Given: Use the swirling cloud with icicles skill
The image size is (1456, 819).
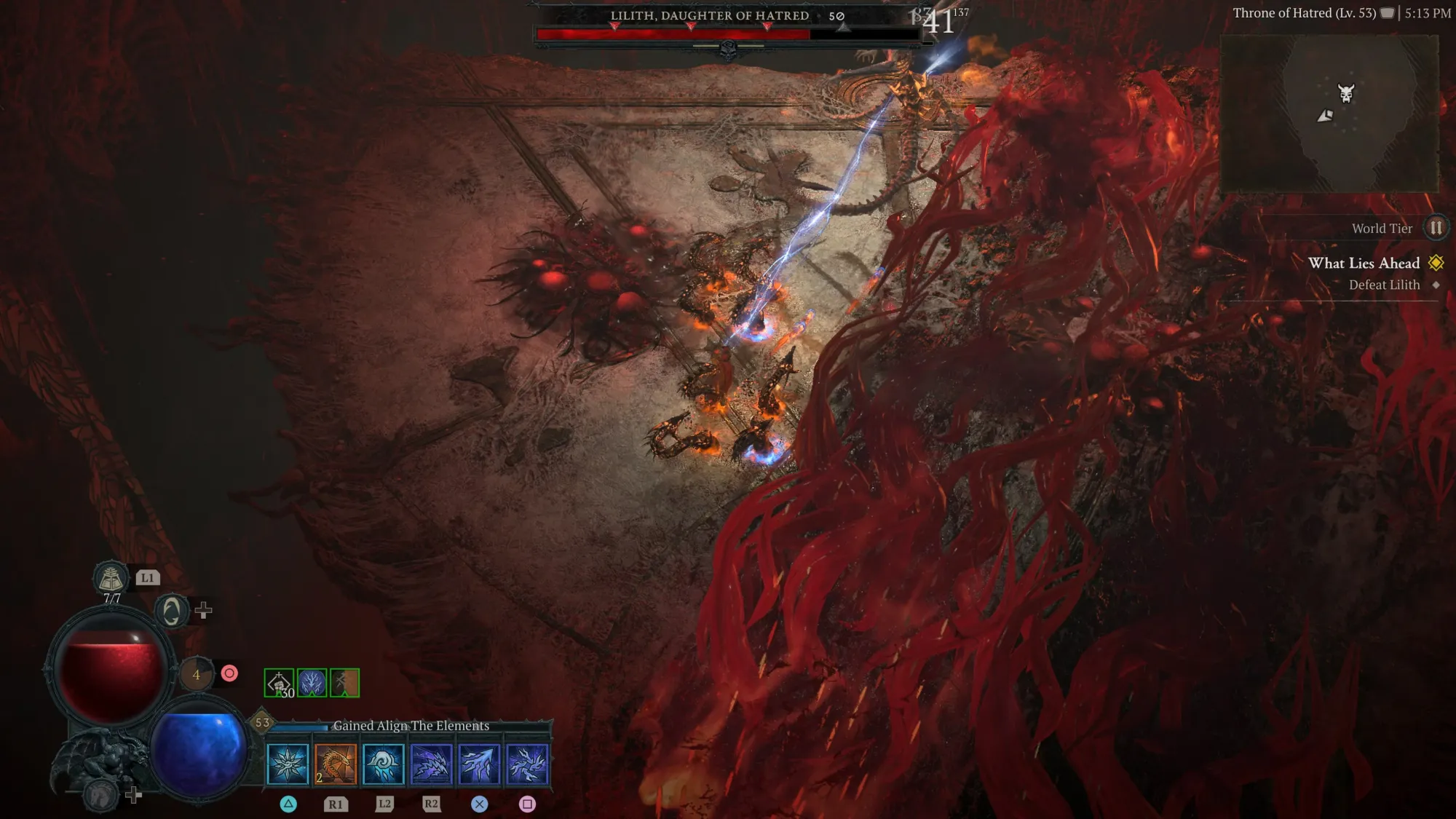Looking at the screenshot, I should [384, 764].
